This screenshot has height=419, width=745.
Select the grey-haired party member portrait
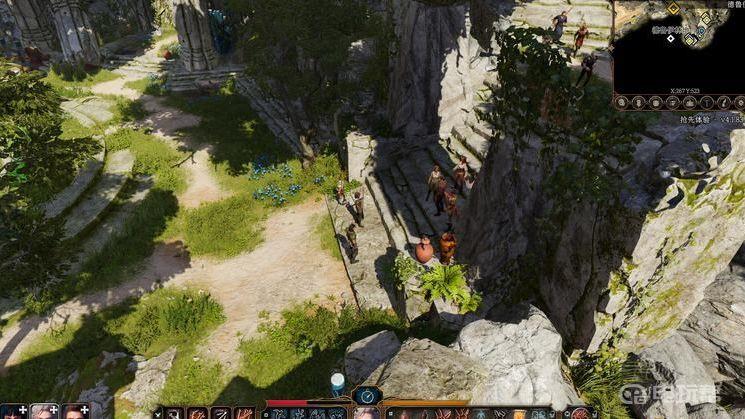(44, 411)
